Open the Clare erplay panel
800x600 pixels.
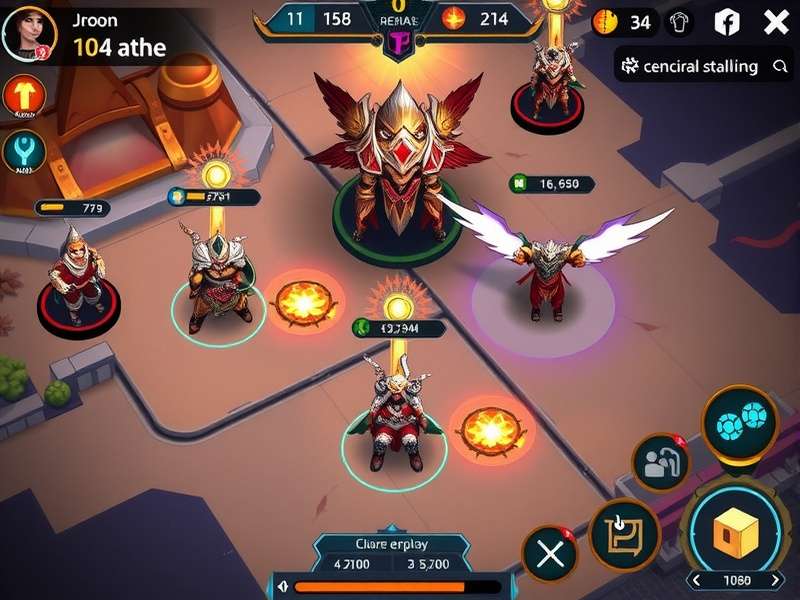(x=390, y=553)
